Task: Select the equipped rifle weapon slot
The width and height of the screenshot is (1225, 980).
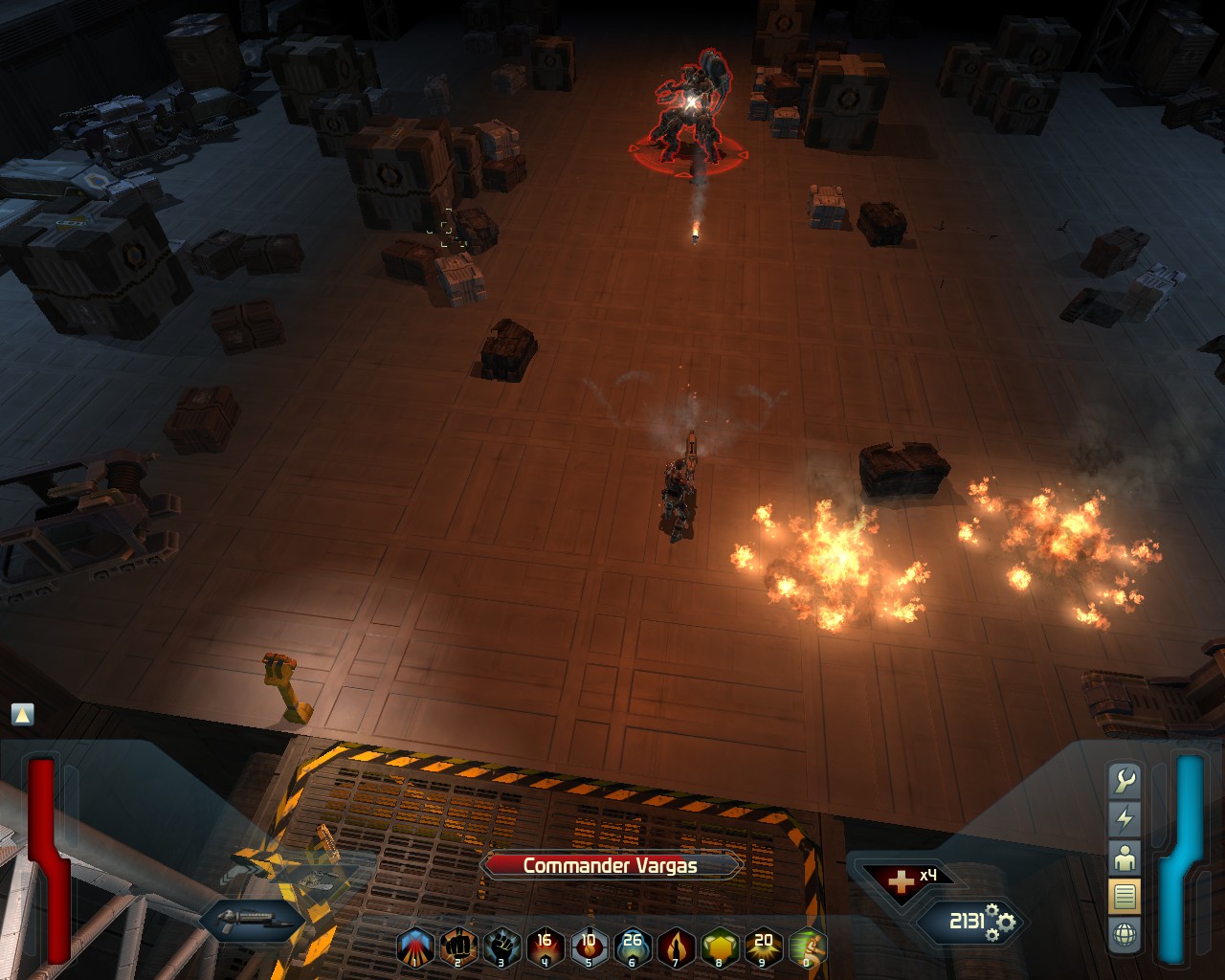Action: (252, 922)
